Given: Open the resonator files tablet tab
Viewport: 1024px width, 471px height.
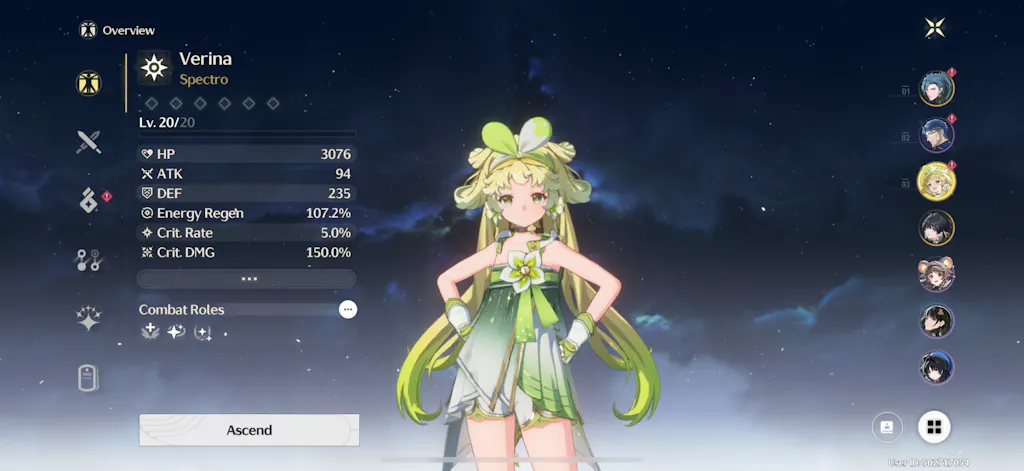Looking at the screenshot, I should (x=89, y=378).
